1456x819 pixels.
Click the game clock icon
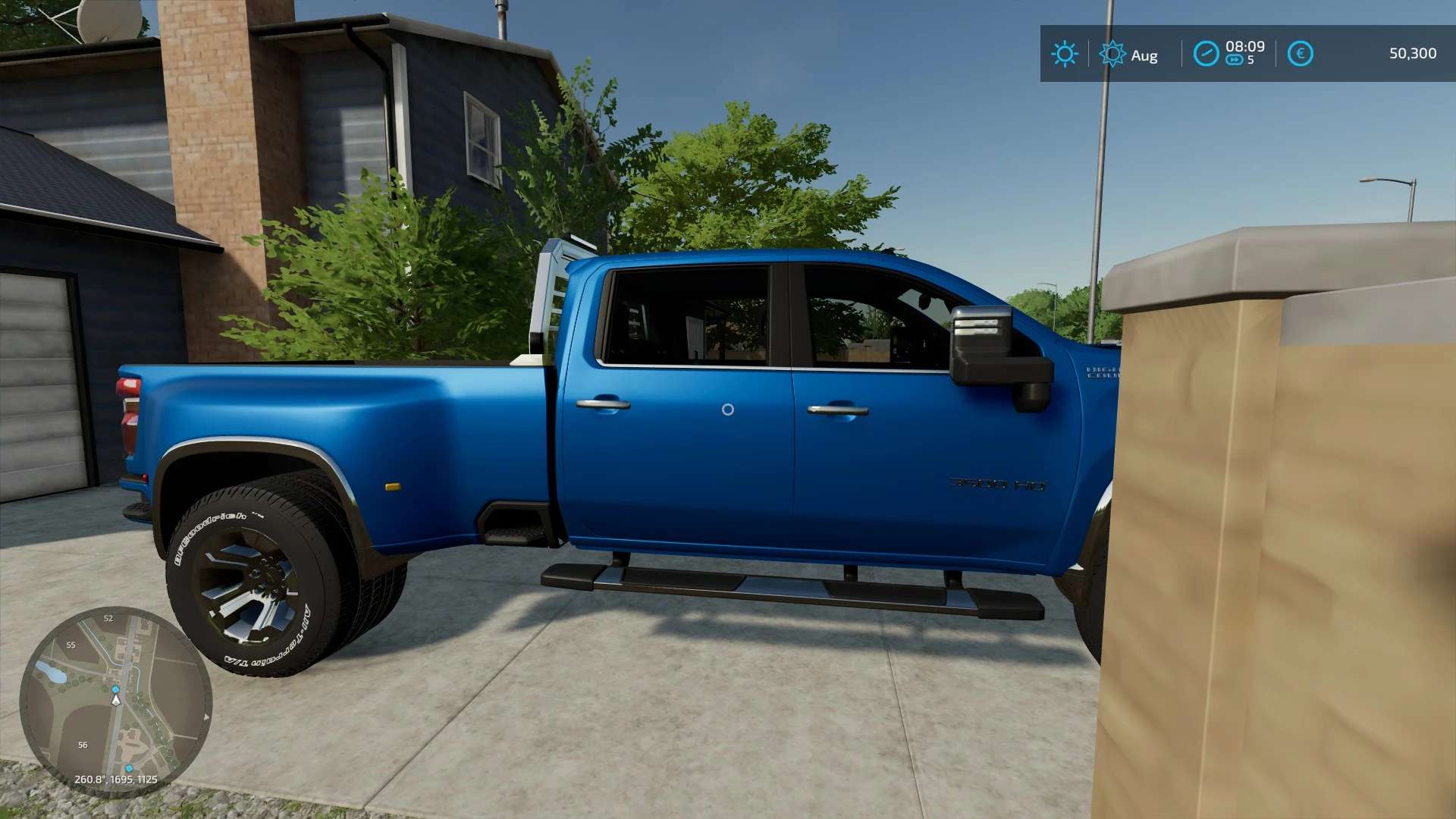[1206, 54]
